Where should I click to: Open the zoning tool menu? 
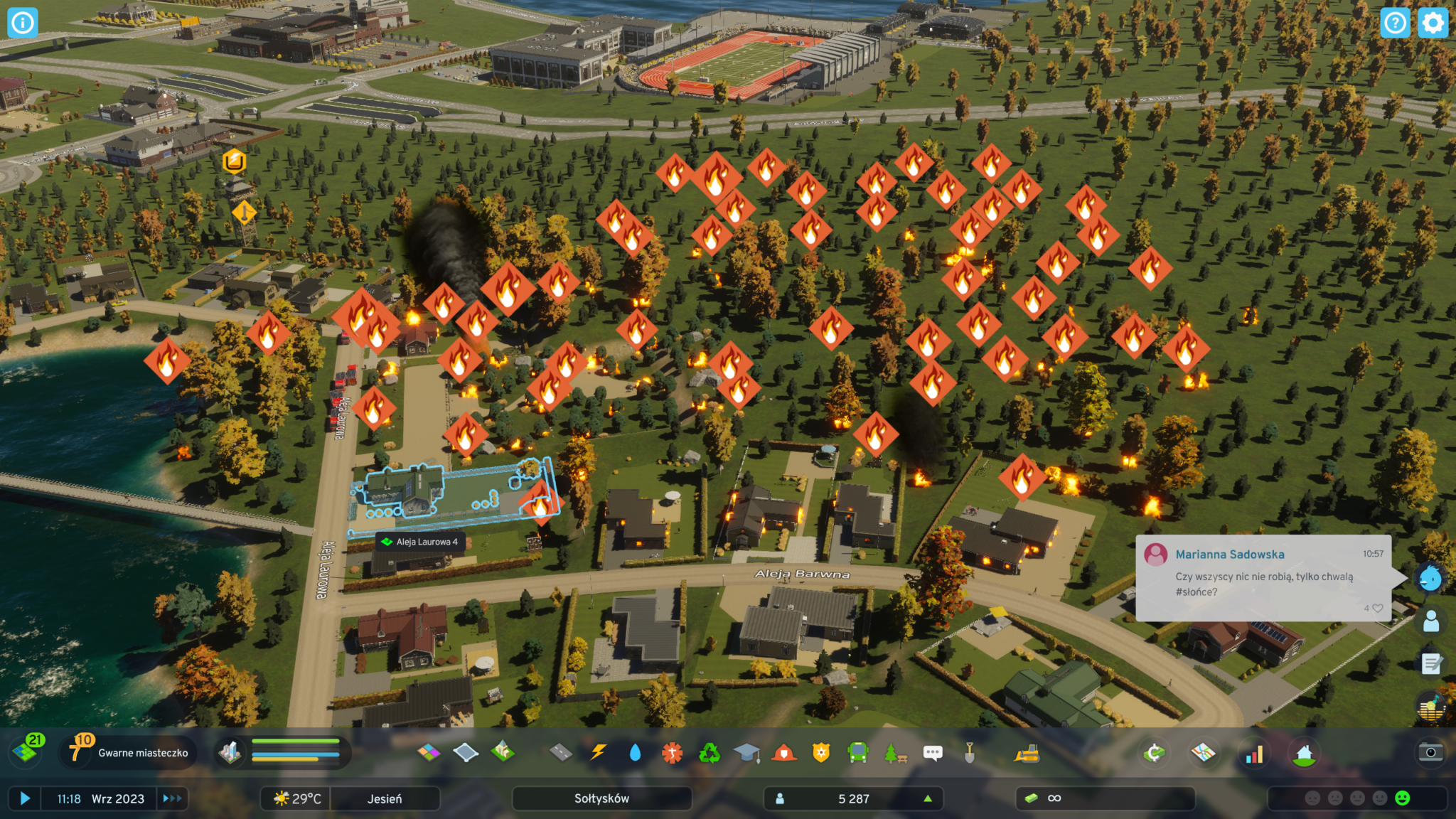tap(428, 752)
